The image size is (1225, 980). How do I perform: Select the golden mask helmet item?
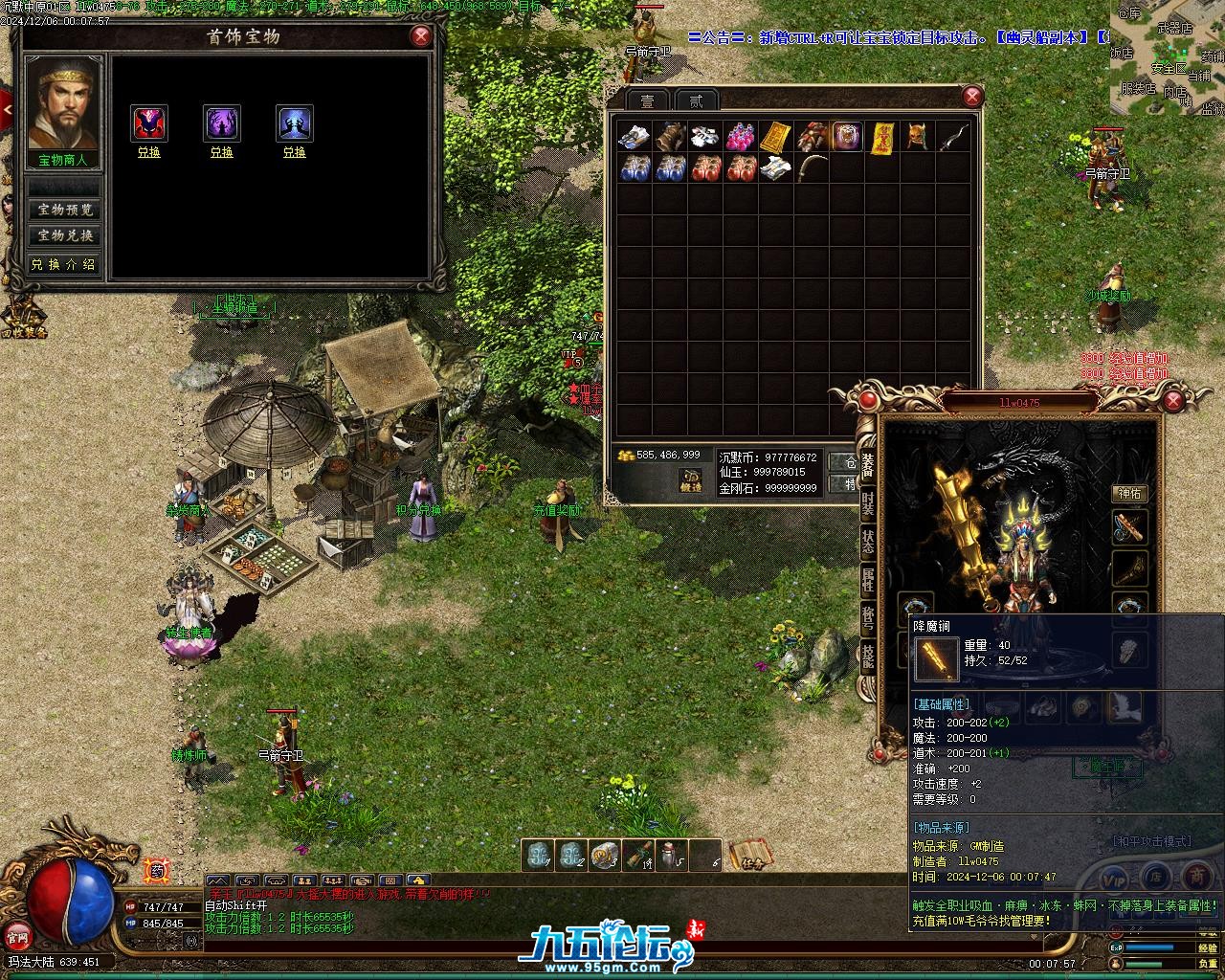tap(917, 137)
